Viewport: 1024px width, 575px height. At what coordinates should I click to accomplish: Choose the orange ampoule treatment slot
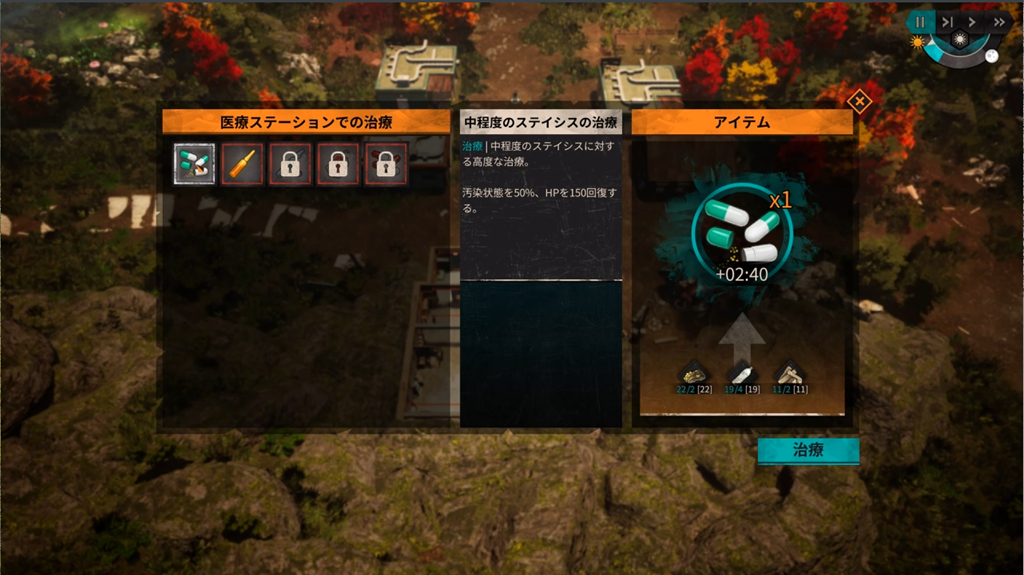(x=243, y=164)
